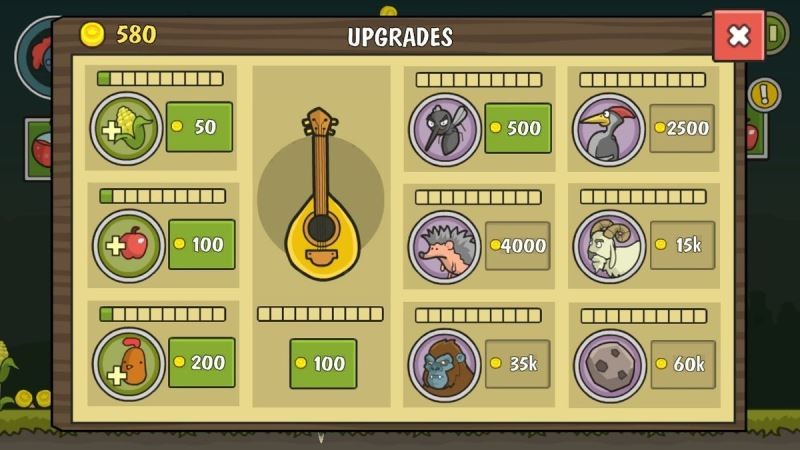Click the woodpecker icon

609,130
